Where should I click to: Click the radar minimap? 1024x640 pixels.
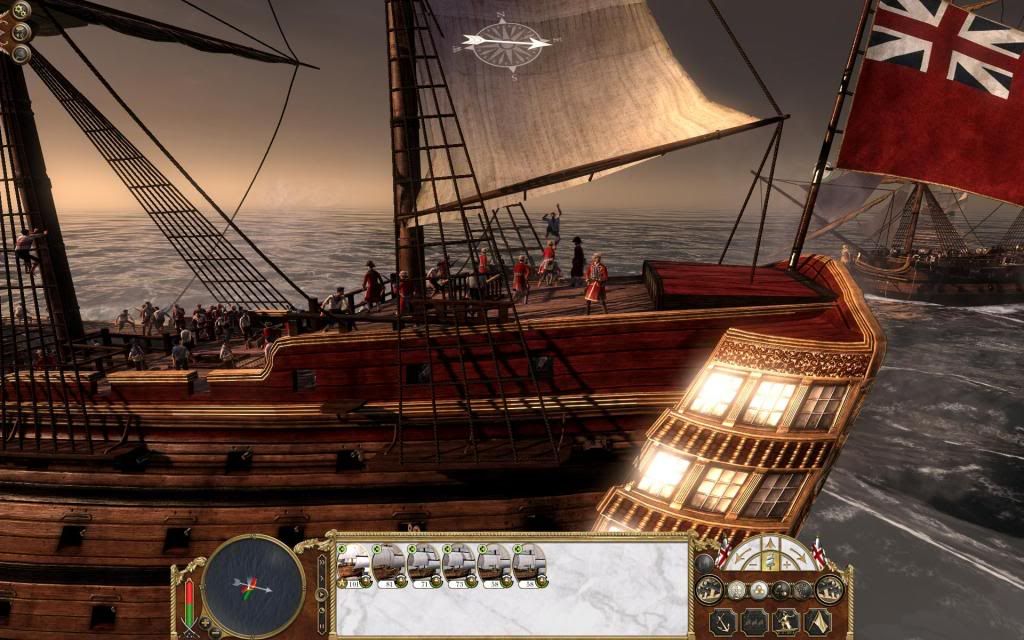[x=253, y=585]
